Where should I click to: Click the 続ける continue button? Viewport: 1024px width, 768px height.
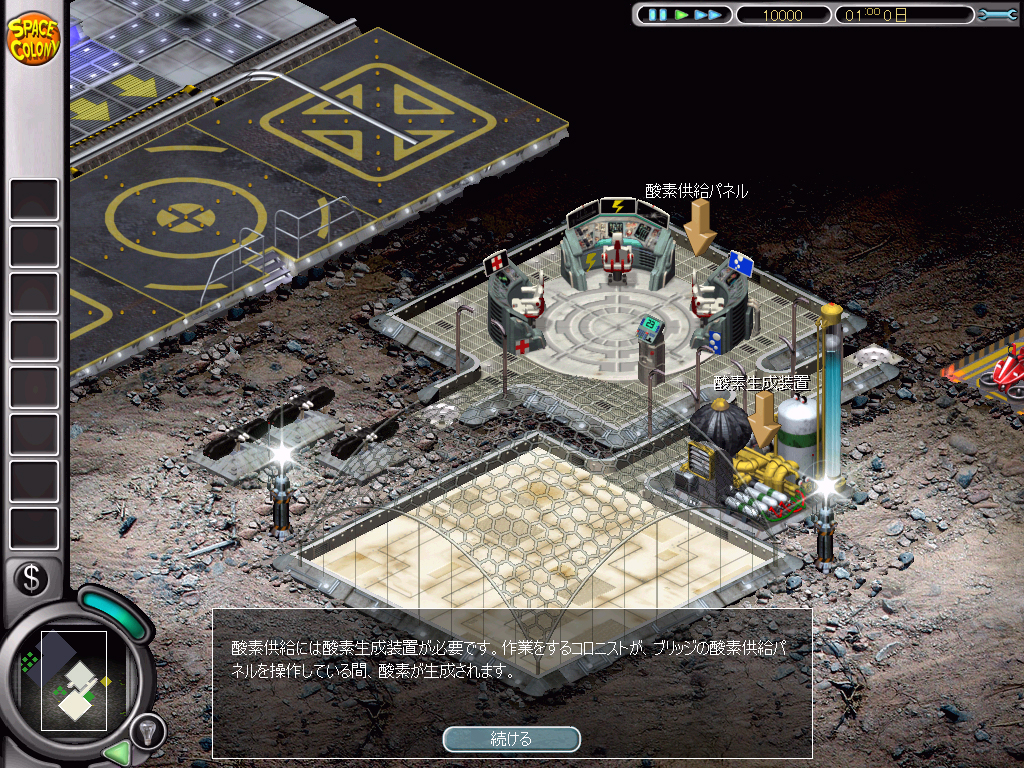511,739
